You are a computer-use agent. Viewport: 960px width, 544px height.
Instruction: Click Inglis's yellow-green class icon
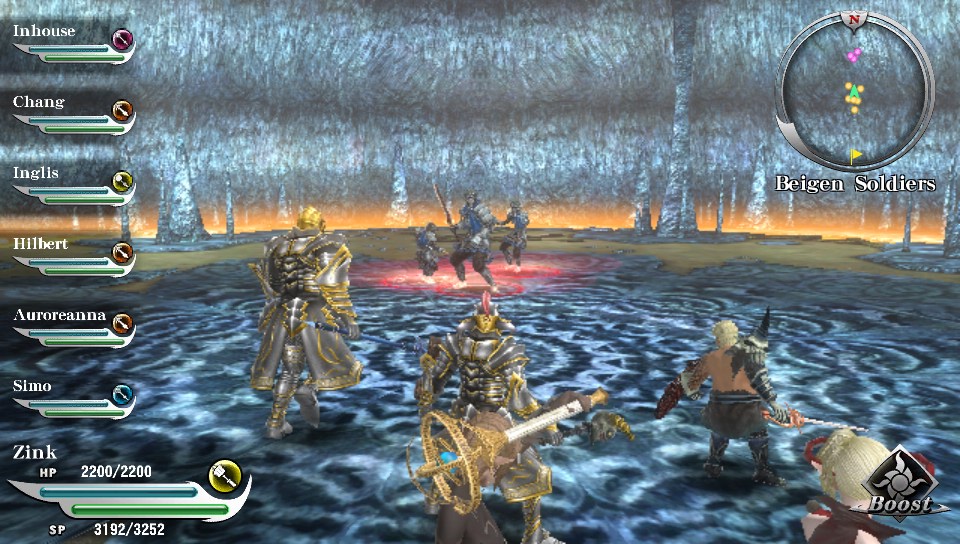pos(122,181)
